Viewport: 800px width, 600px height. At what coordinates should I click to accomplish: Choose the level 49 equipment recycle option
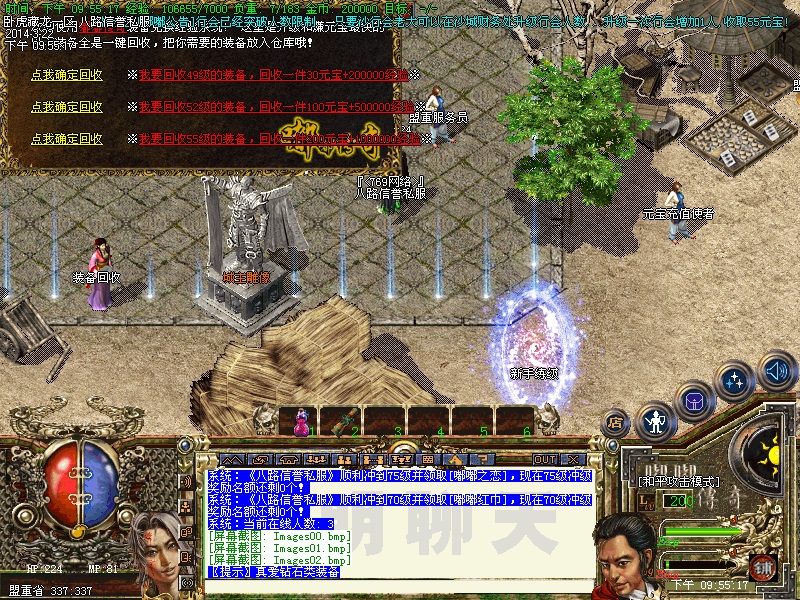tap(66, 75)
